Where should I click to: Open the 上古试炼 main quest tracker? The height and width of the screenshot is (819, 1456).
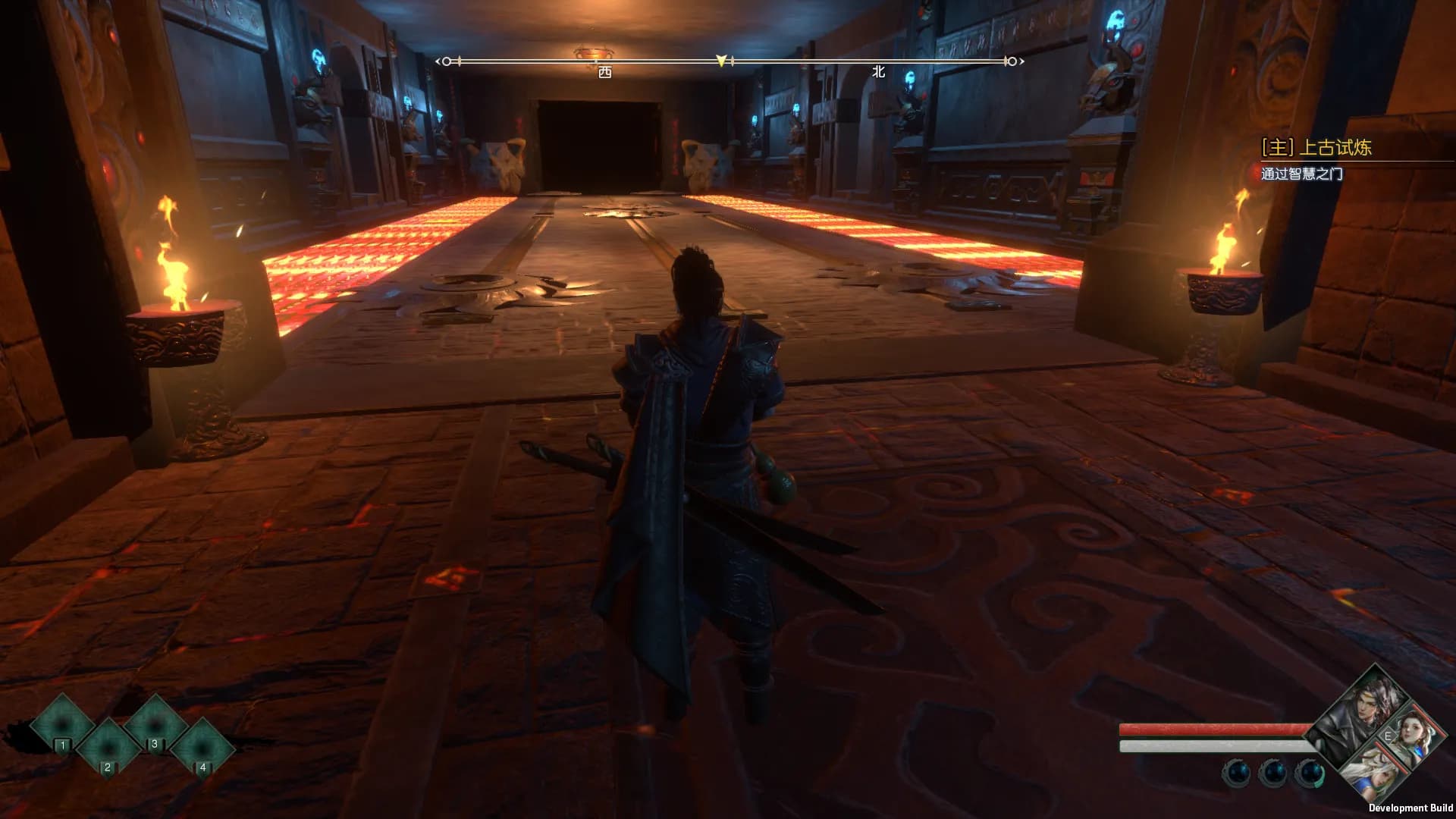1316,147
